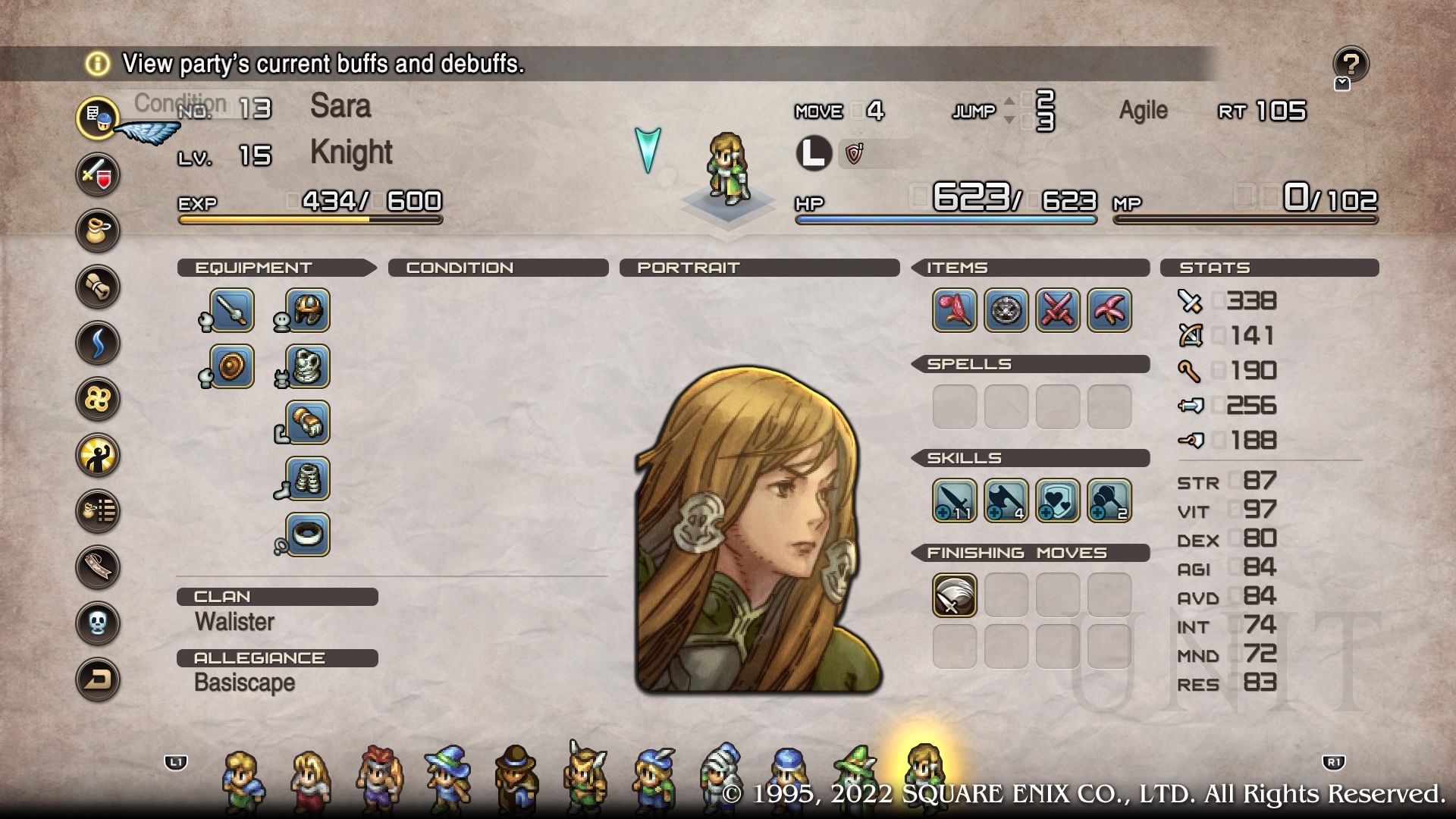Choose the blue flame sidebar icon
The width and height of the screenshot is (1456, 819).
98,343
